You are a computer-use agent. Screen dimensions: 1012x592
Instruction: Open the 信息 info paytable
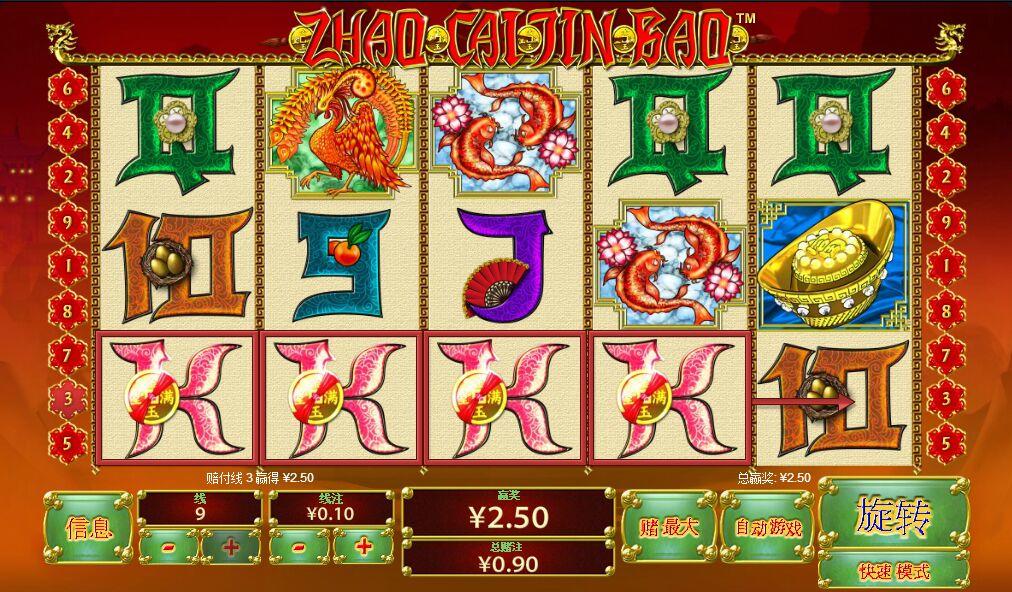(87, 527)
